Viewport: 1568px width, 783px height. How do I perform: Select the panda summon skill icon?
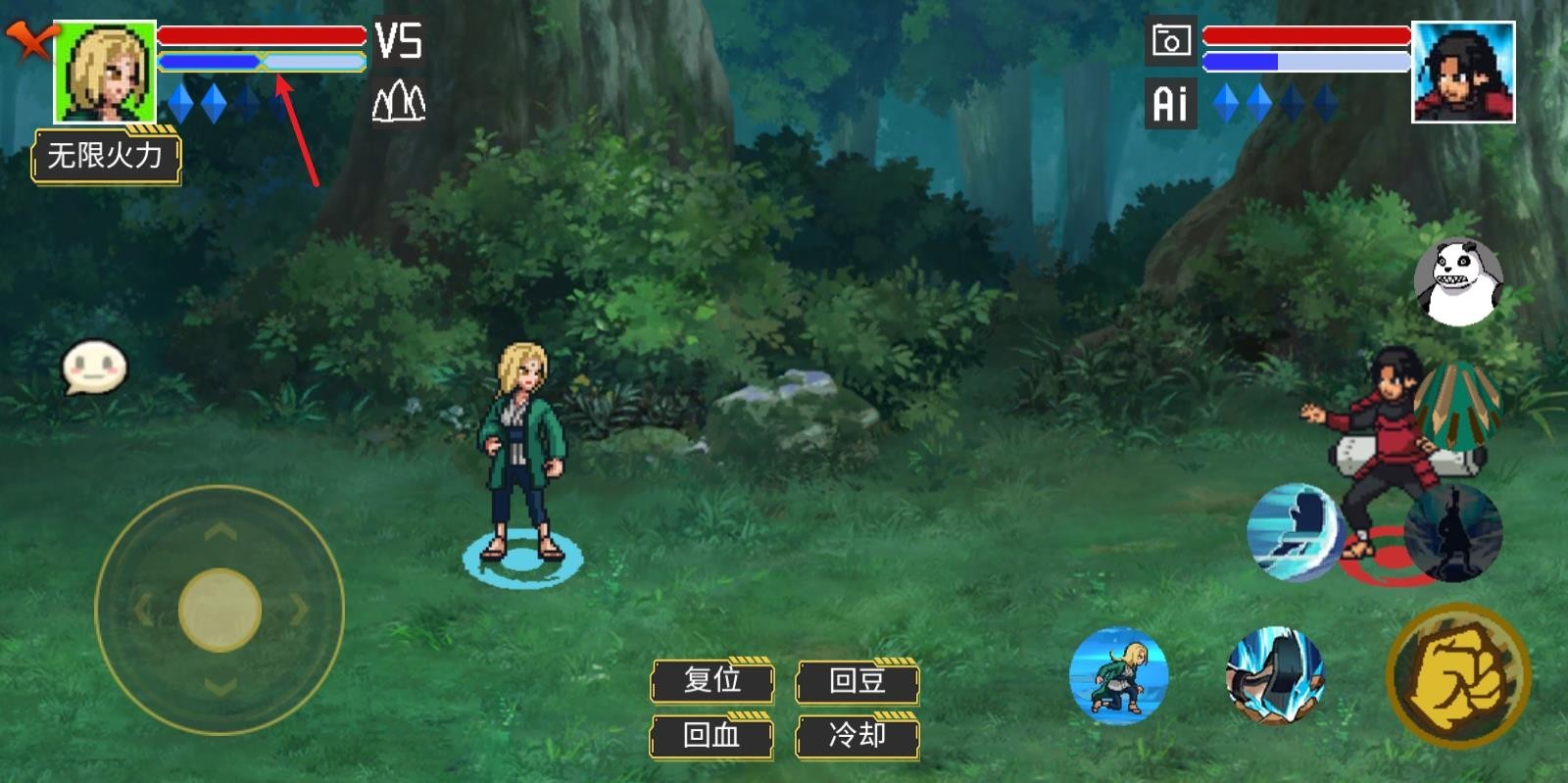pos(1459,284)
